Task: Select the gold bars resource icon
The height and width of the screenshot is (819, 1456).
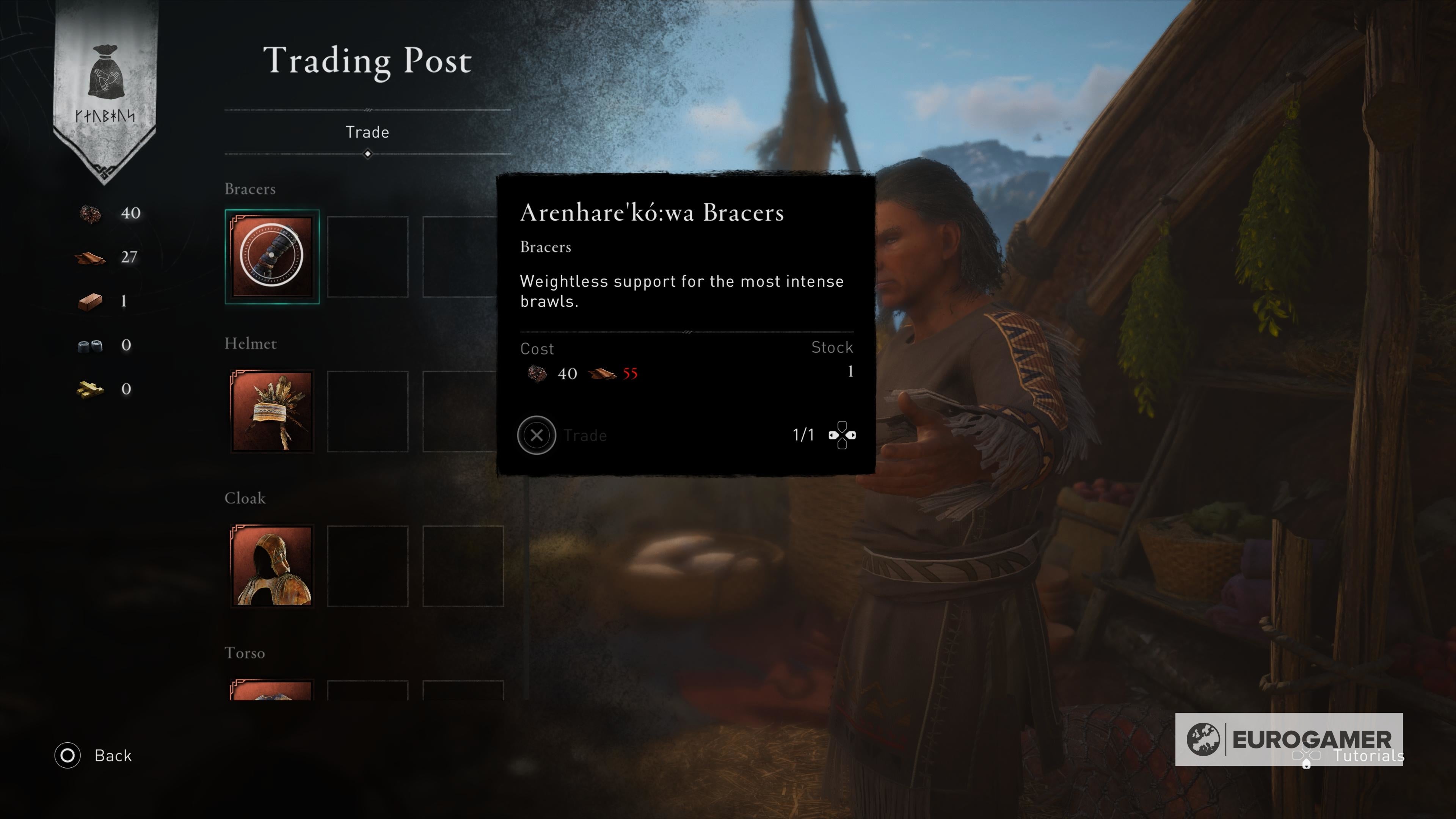Action: point(91,389)
